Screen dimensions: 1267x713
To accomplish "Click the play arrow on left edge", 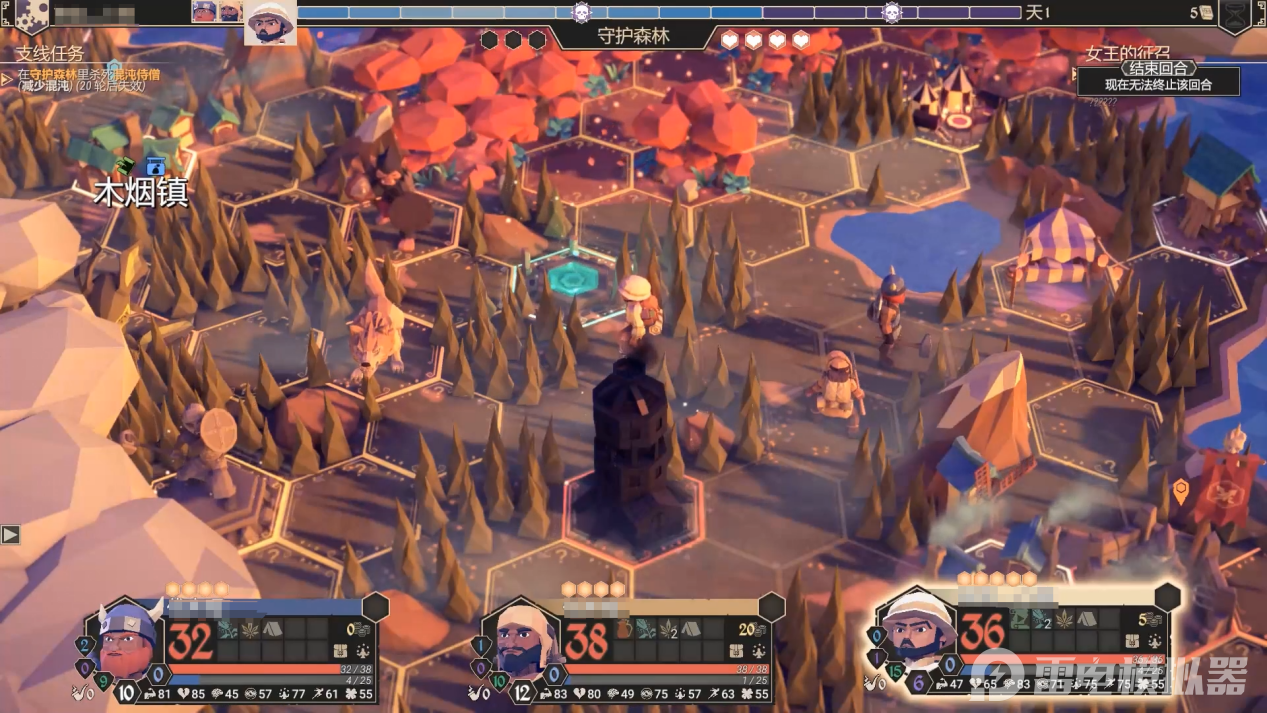I will pyautogui.click(x=10, y=535).
